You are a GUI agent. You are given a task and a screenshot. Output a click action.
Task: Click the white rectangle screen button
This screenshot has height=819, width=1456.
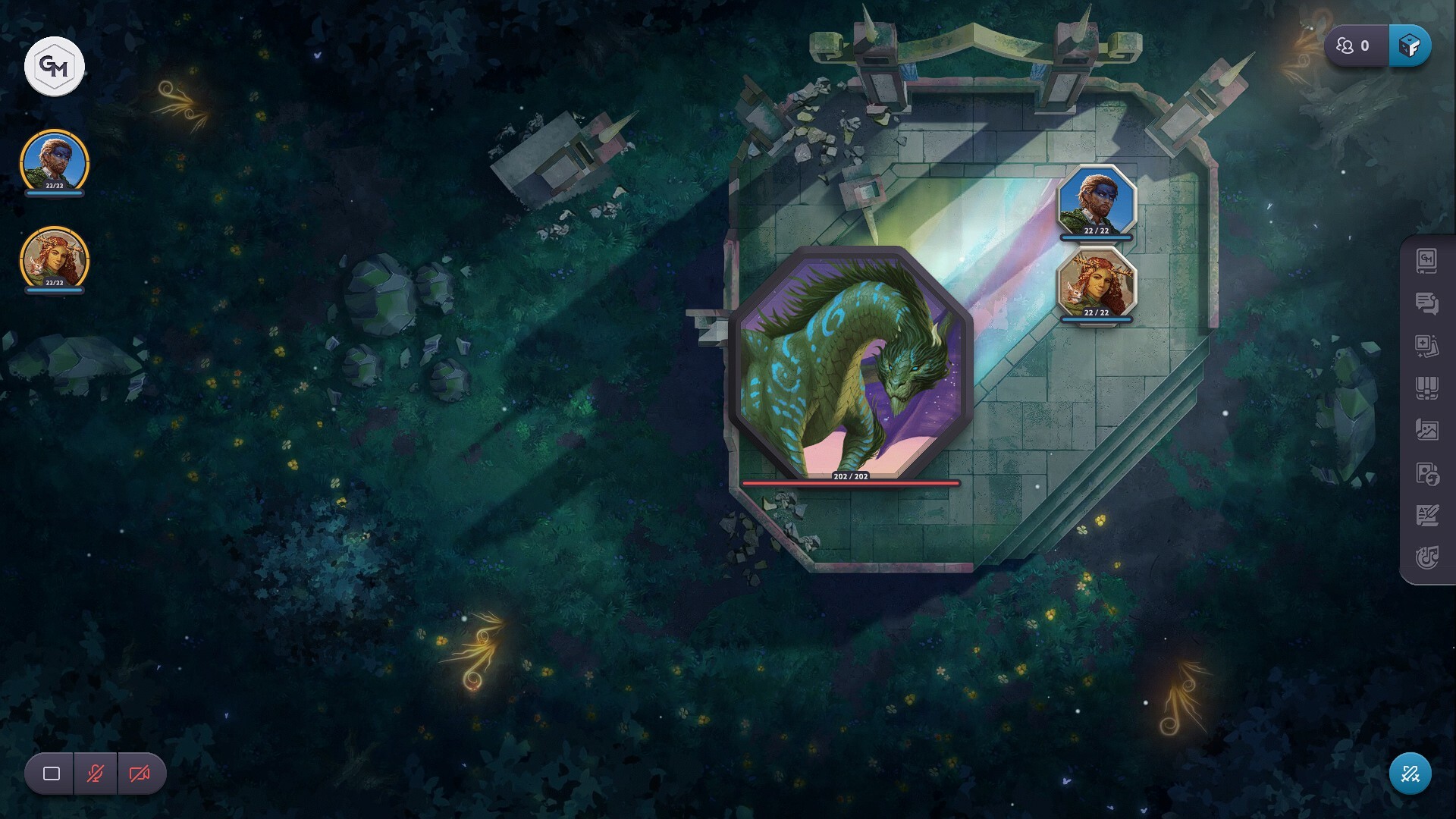52,773
